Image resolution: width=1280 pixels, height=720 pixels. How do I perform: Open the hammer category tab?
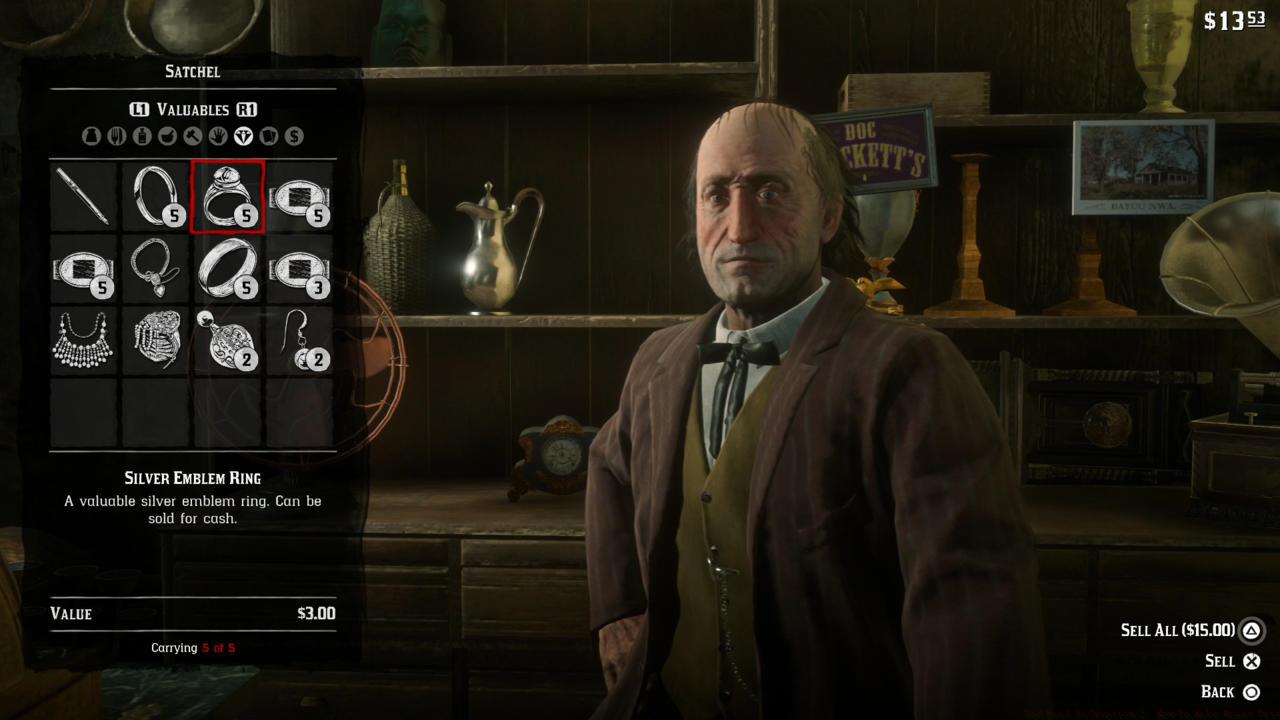(x=192, y=136)
